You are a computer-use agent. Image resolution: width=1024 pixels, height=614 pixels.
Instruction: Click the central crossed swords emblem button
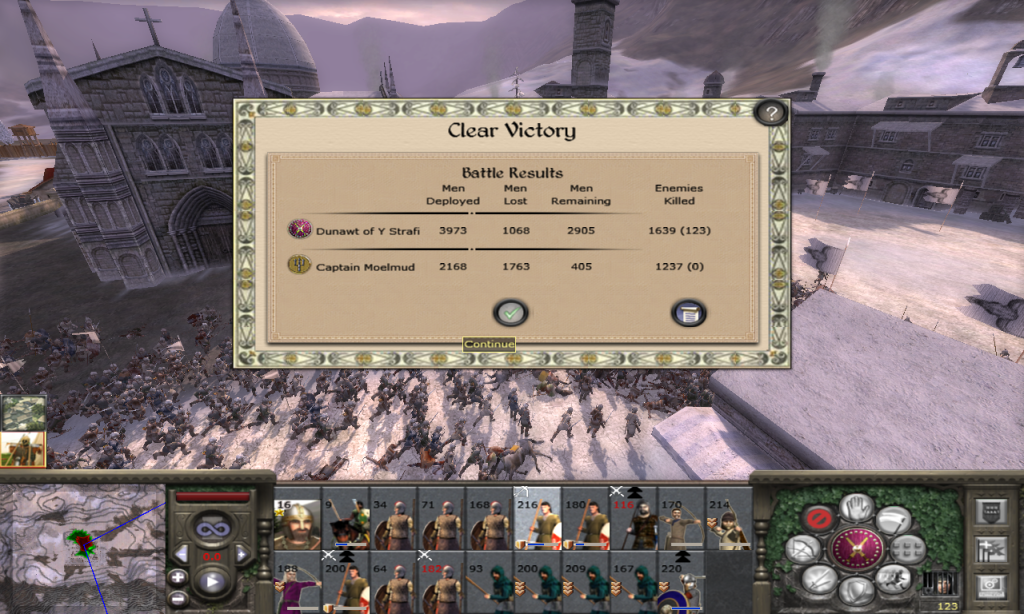(x=856, y=549)
